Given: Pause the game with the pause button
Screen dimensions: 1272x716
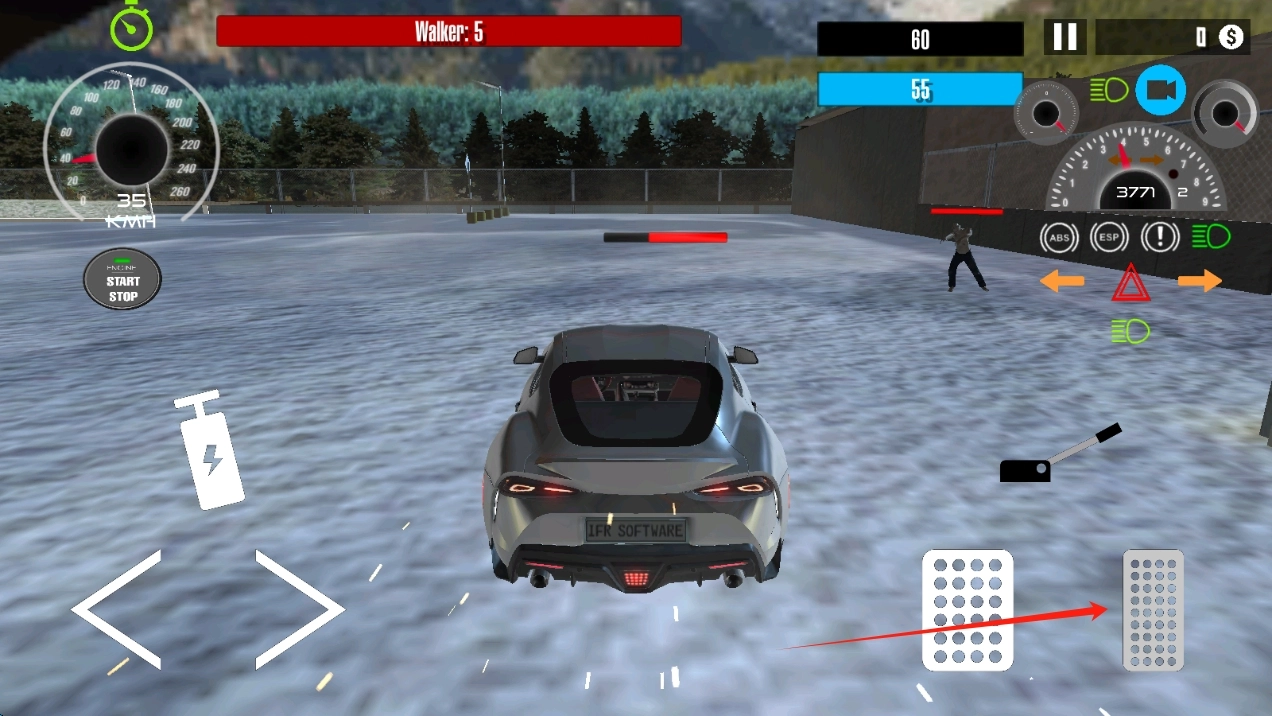Looking at the screenshot, I should tap(1065, 38).
